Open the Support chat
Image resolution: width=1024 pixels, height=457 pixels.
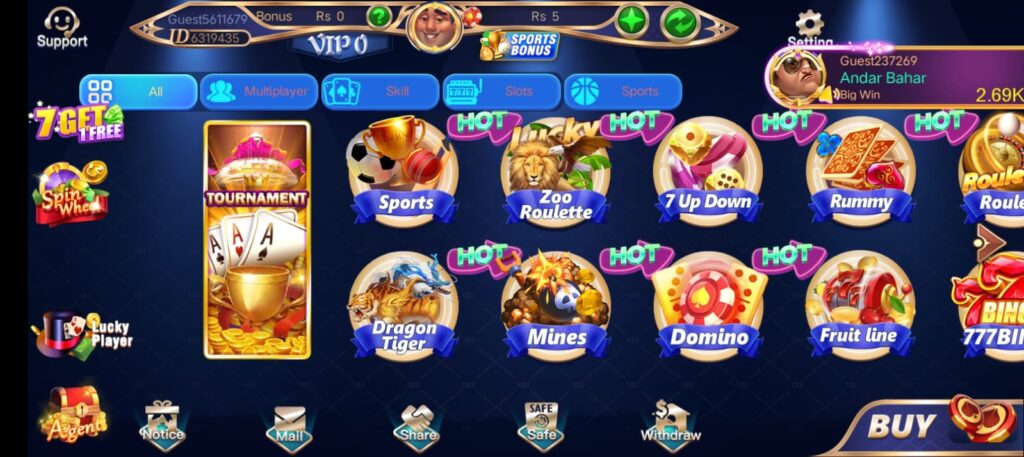tap(62, 27)
